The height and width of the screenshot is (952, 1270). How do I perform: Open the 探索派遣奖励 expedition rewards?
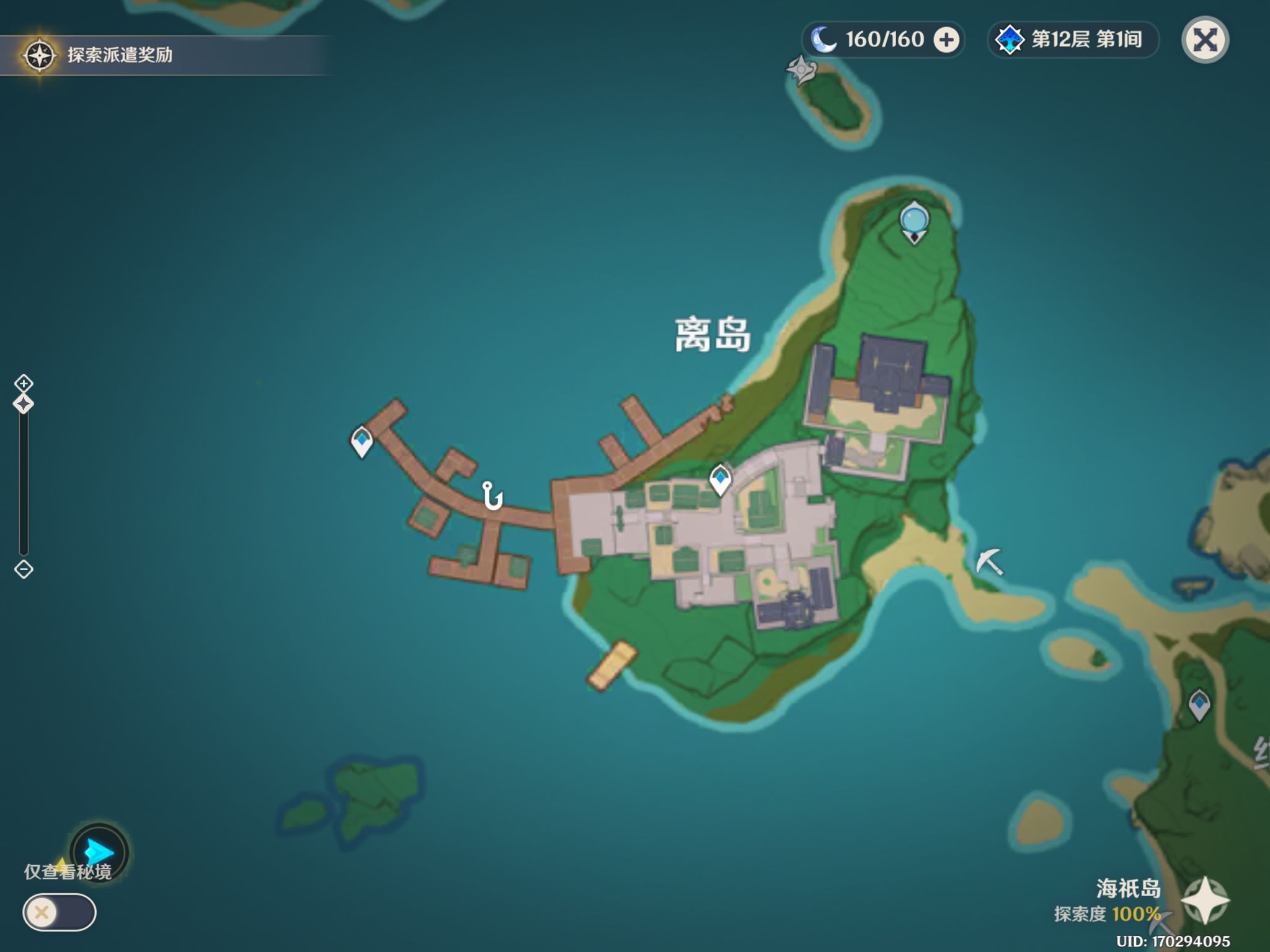pyautogui.click(x=99, y=55)
